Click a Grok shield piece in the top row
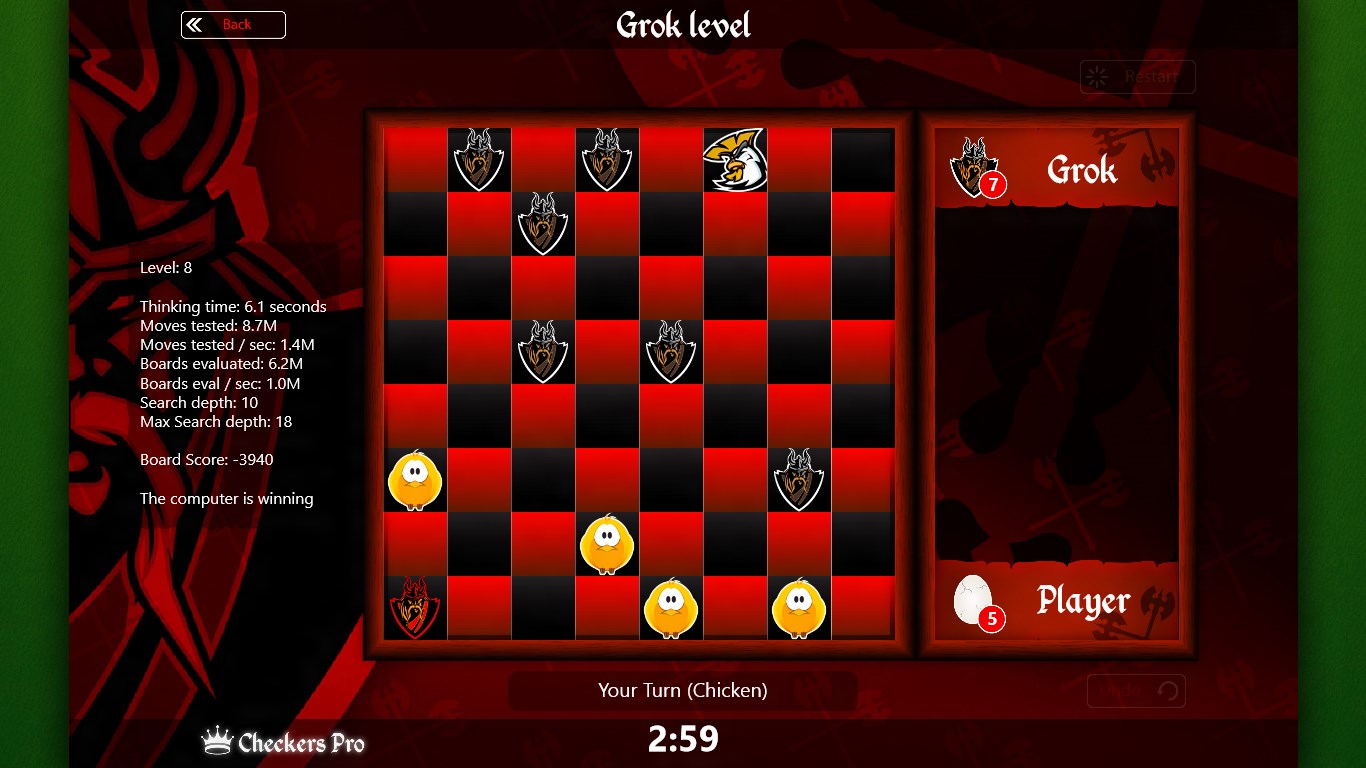This screenshot has height=768, width=1366. pos(479,160)
